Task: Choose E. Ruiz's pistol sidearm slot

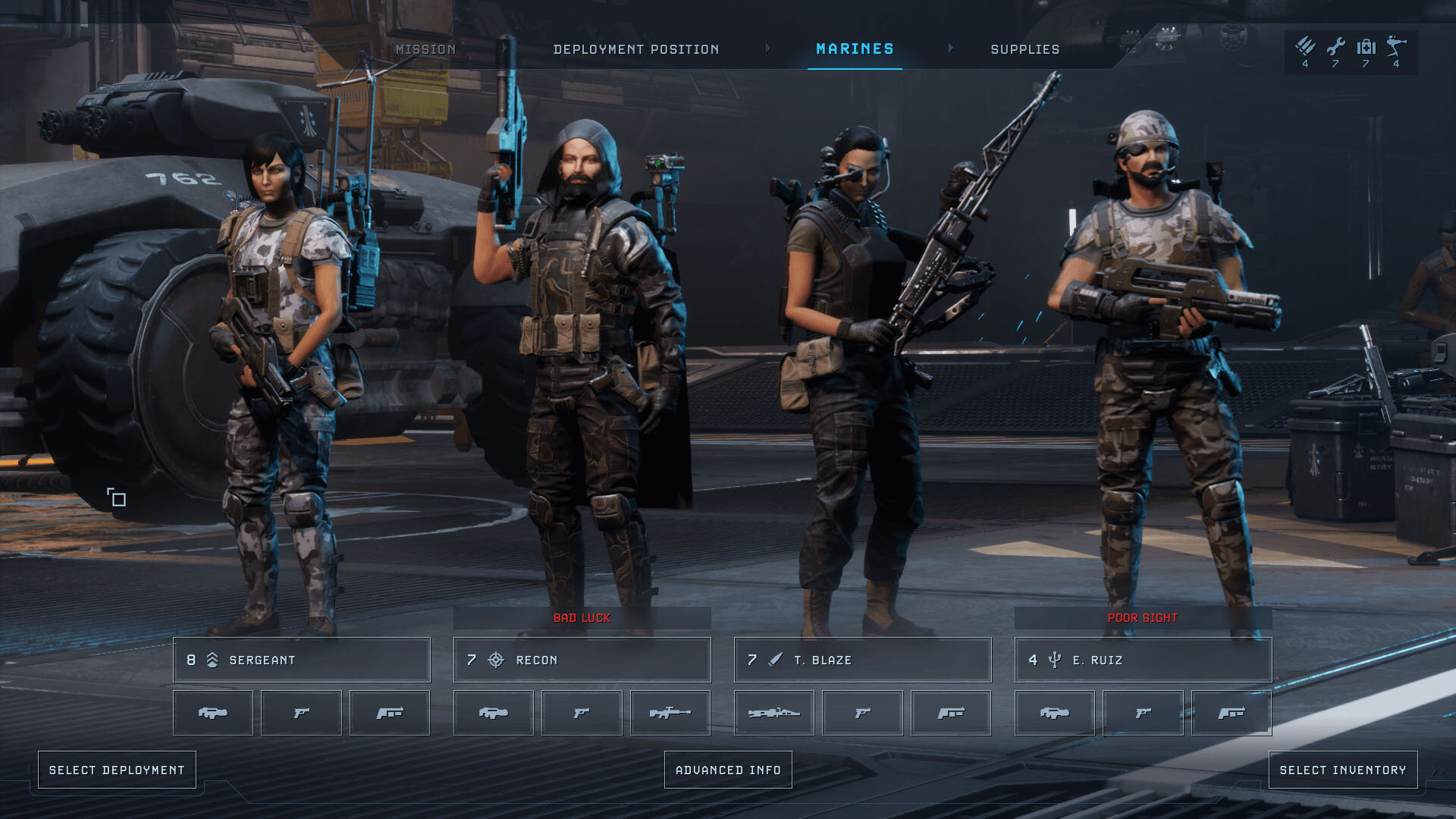Action: point(1143,713)
